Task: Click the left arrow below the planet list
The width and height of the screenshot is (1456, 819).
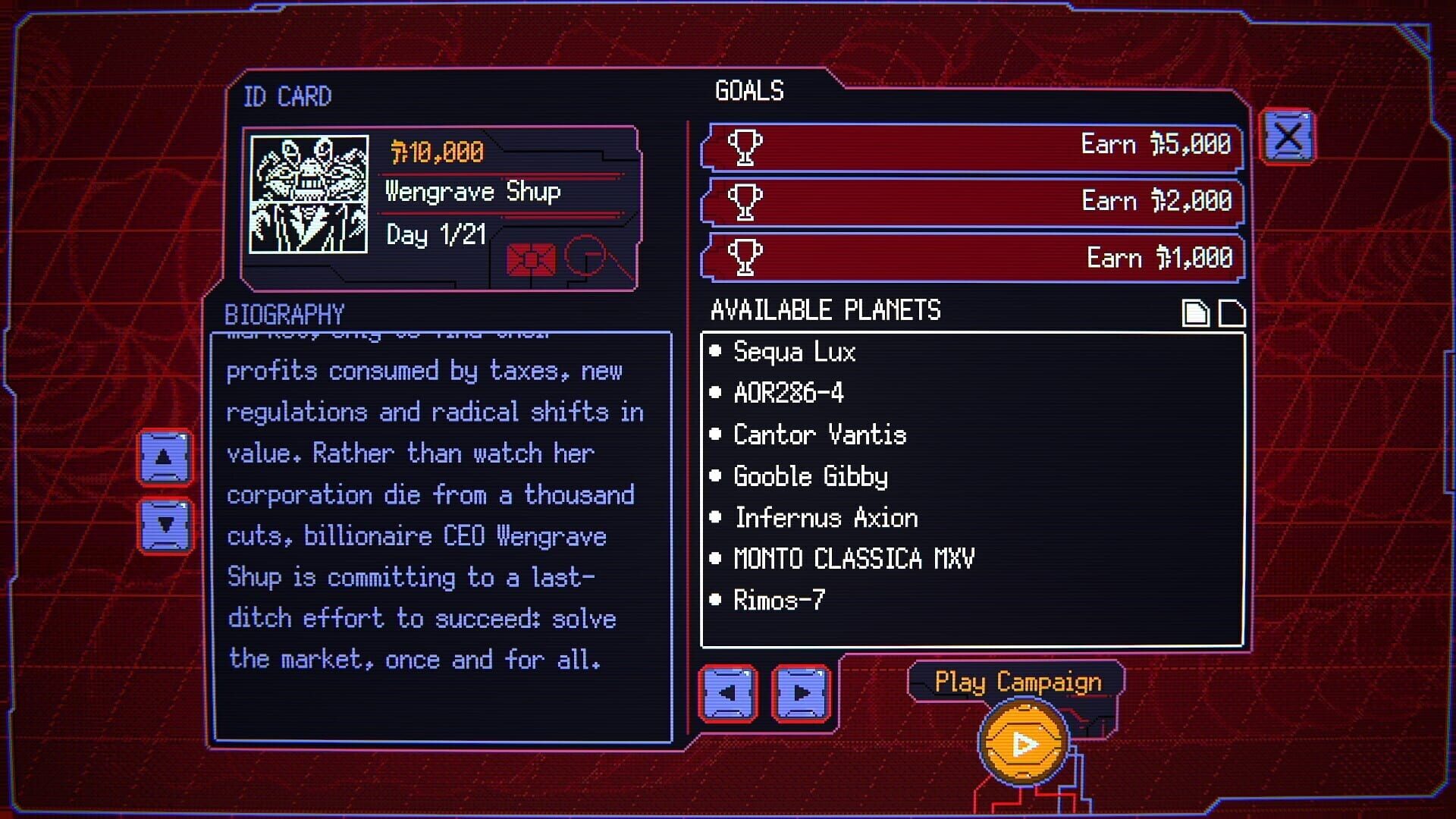Action: coord(727,693)
